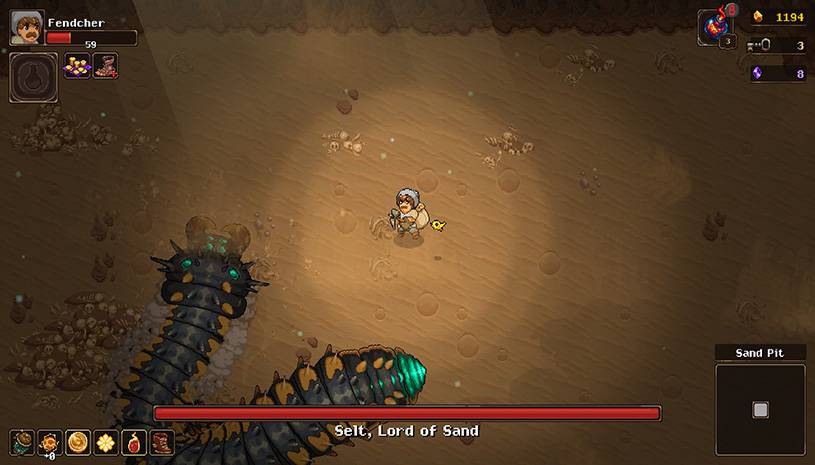Screen dimensions: 815x465
Task: Select the brown boots relic in the relic bar
Action: point(162,442)
